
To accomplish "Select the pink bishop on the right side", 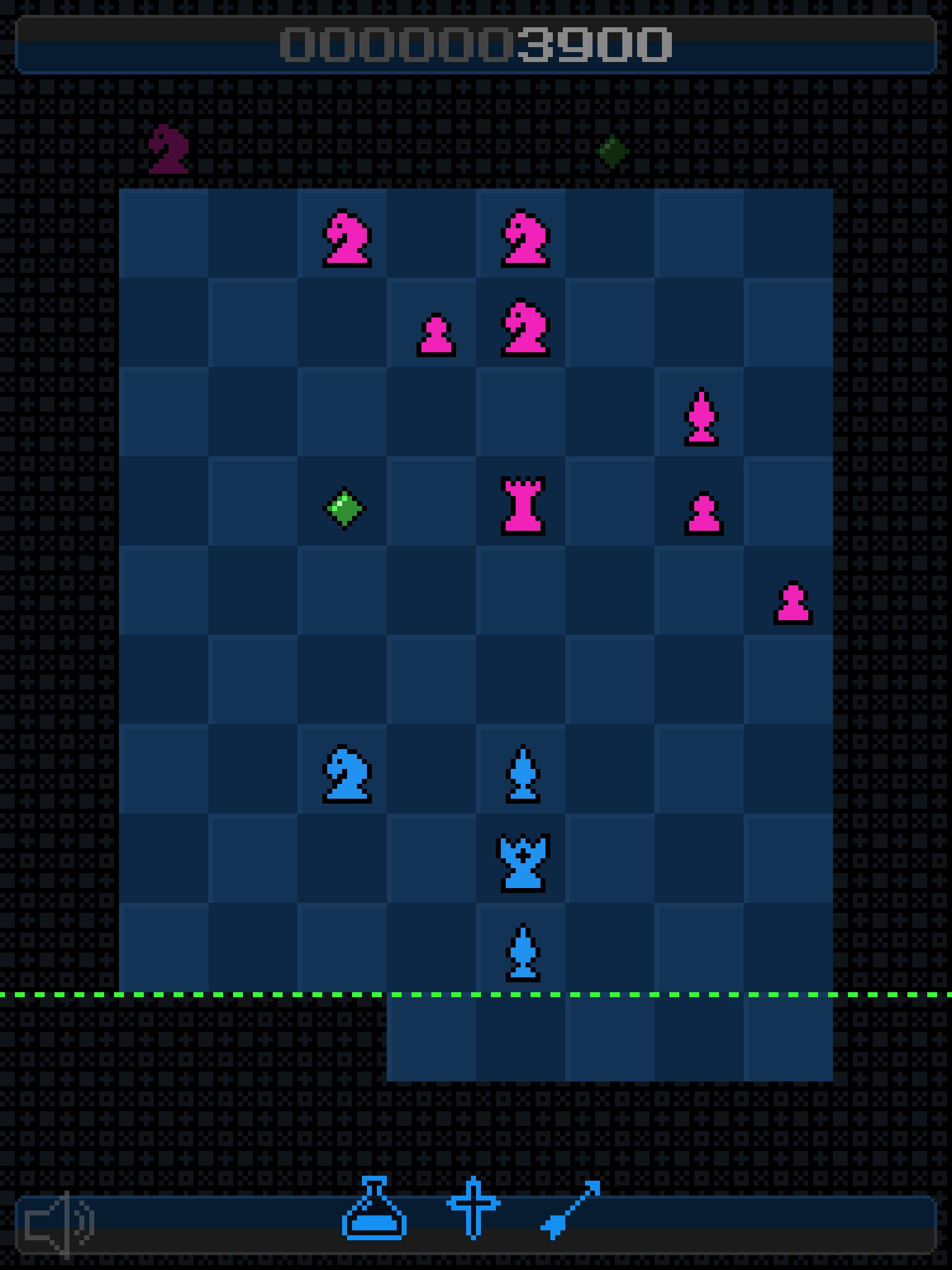I will click(x=702, y=415).
